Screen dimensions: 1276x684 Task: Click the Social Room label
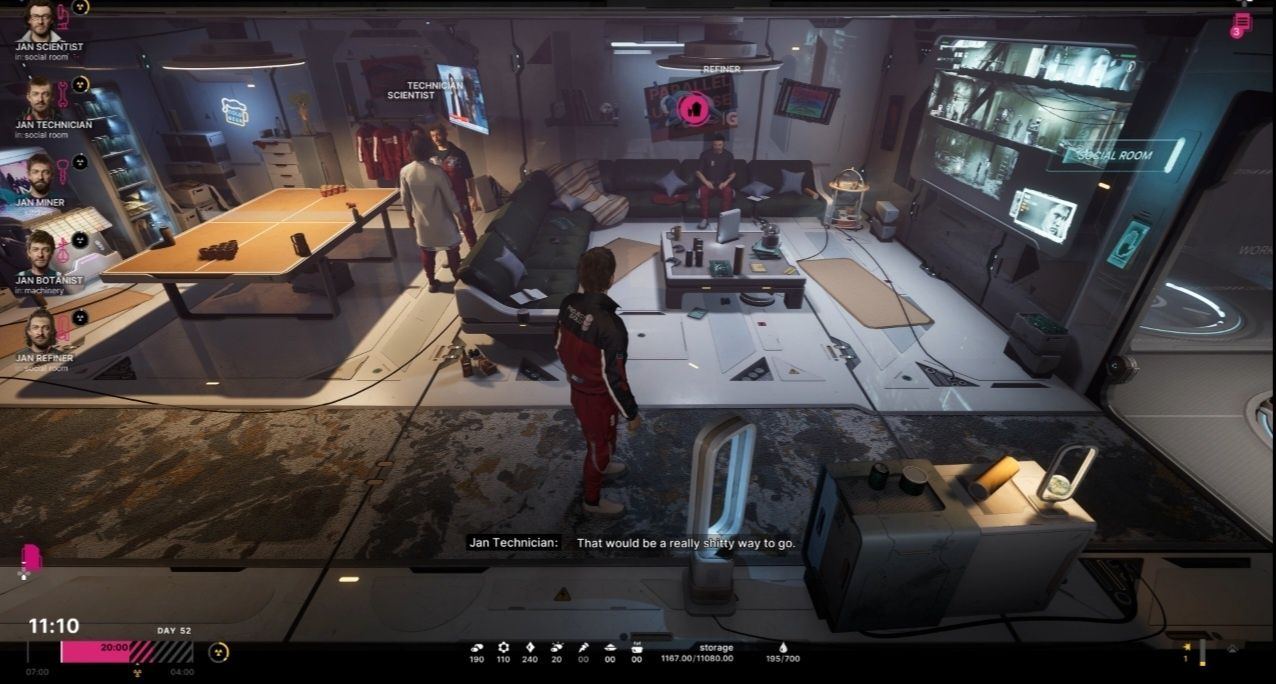pos(1114,155)
